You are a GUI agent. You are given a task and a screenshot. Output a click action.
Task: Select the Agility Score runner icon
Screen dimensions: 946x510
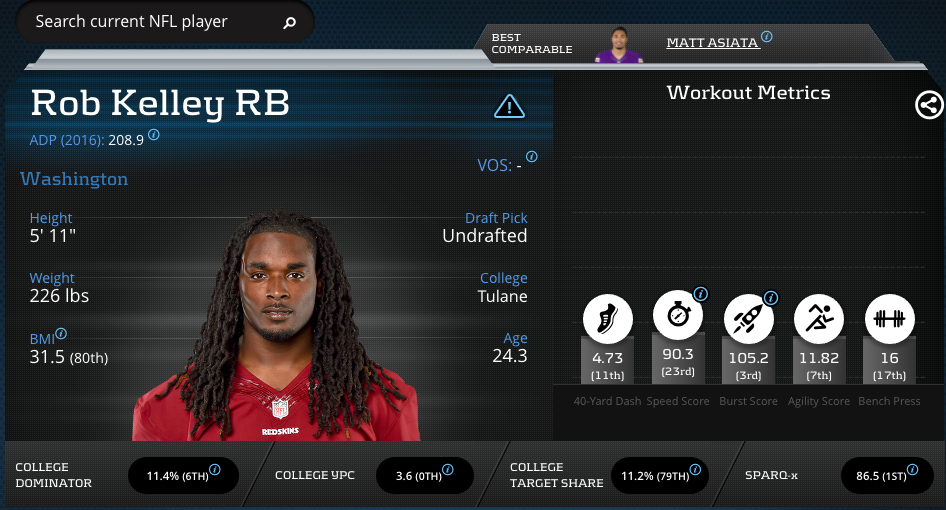tap(818, 318)
